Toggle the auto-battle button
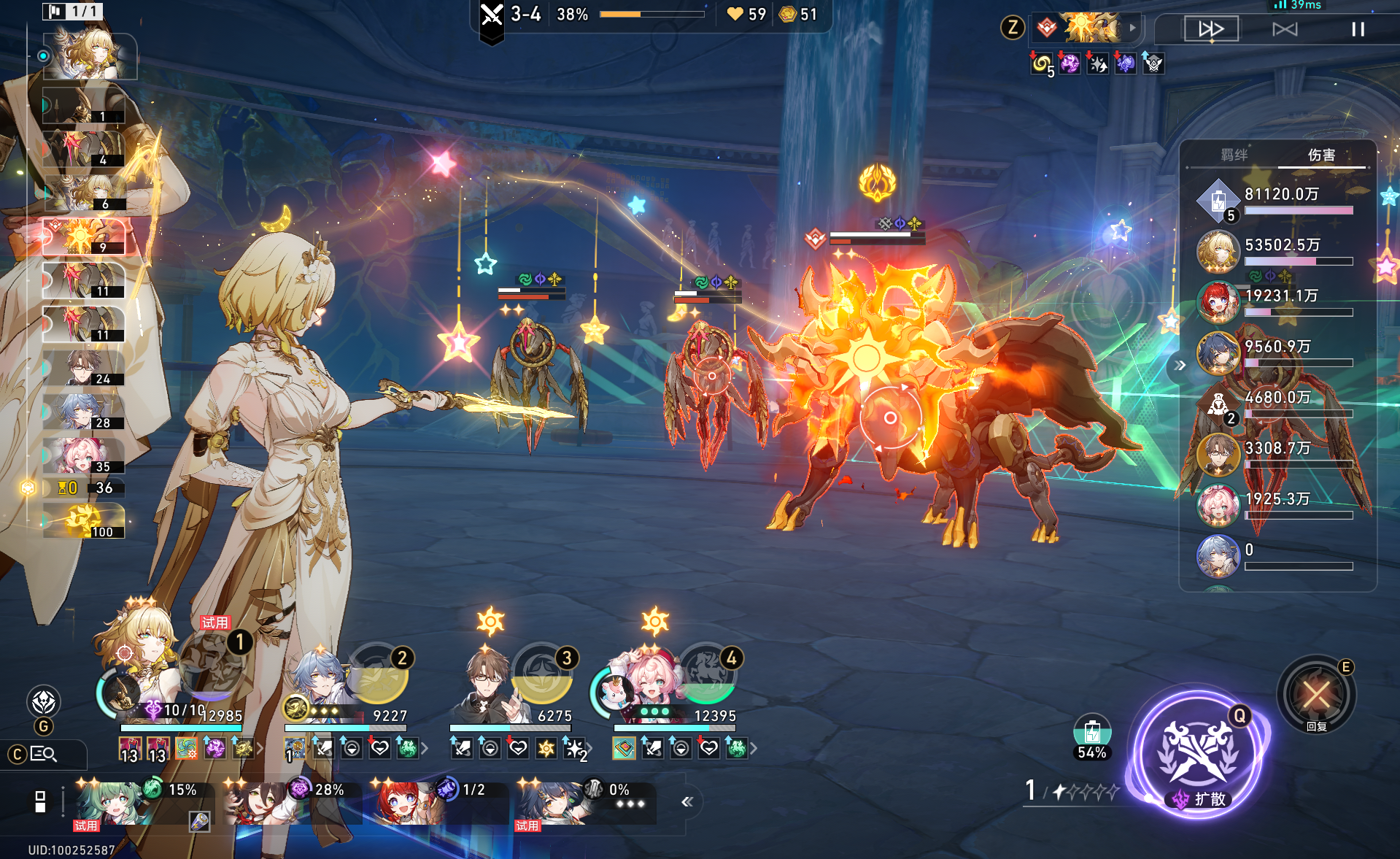1400x859 pixels. 1285,29
